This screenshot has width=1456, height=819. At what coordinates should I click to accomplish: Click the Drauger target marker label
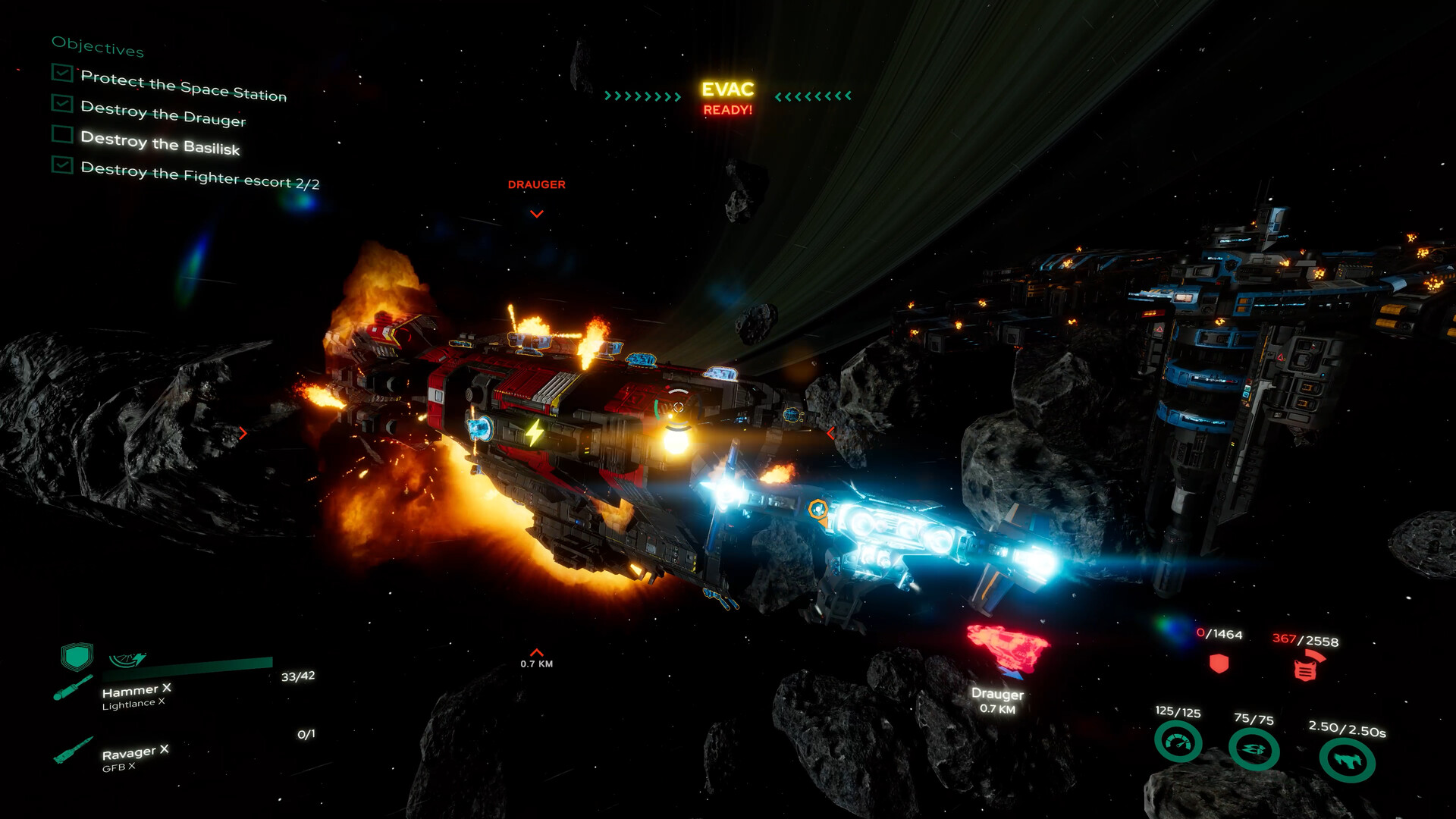coord(536,184)
